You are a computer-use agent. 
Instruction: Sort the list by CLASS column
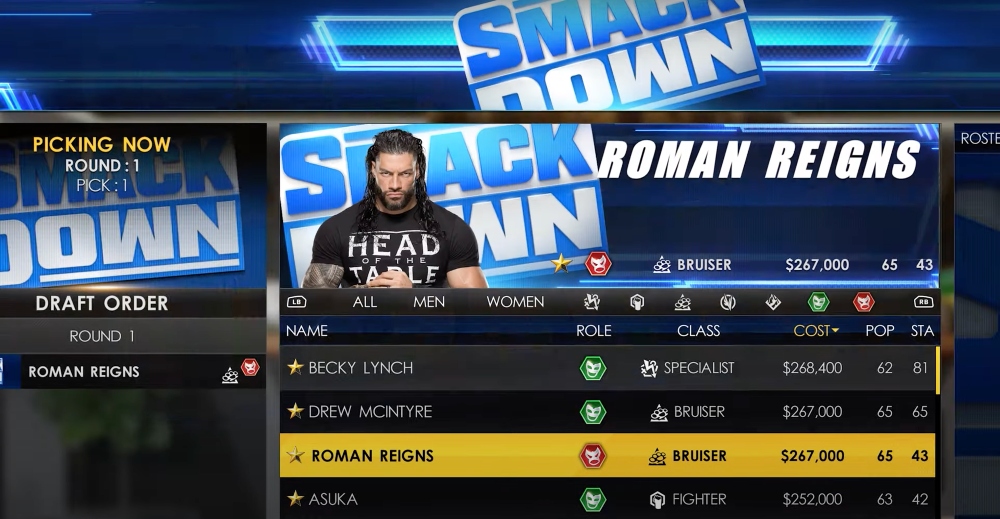698,330
